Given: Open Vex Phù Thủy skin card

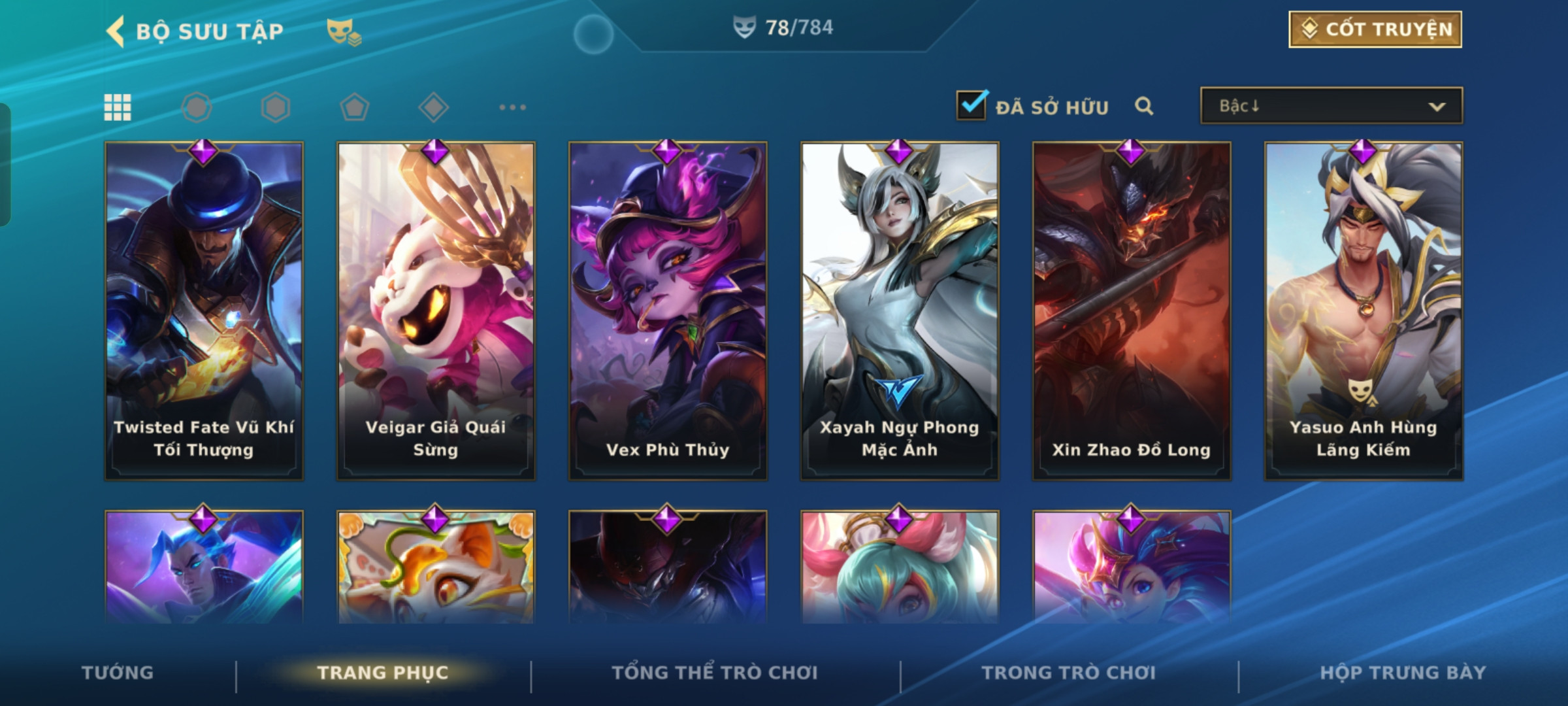Looking at the screenshot, I should point(668,311).
